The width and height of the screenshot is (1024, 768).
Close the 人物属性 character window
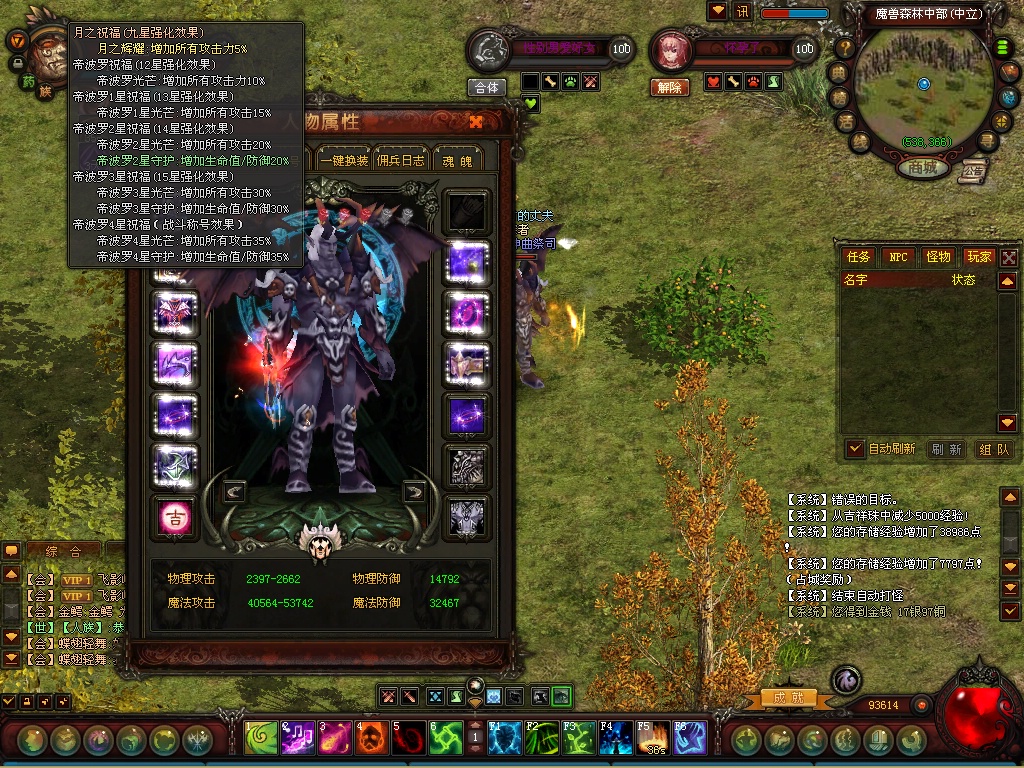pyautogui.click(x=476, y=122)
